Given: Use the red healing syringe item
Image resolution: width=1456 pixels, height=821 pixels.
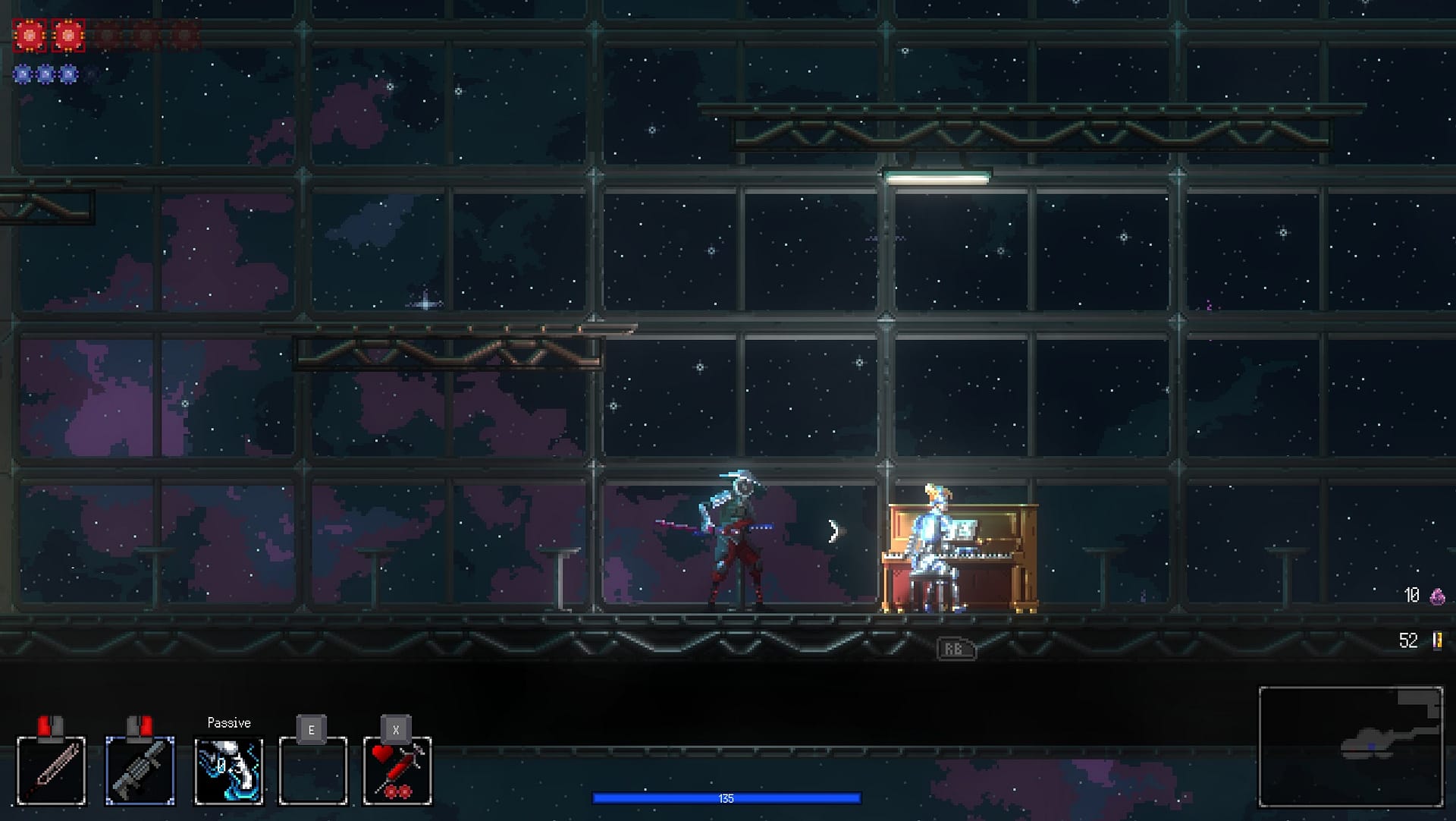Looking at the screenshot, I should pyautogui.click(x=397, y=770).
